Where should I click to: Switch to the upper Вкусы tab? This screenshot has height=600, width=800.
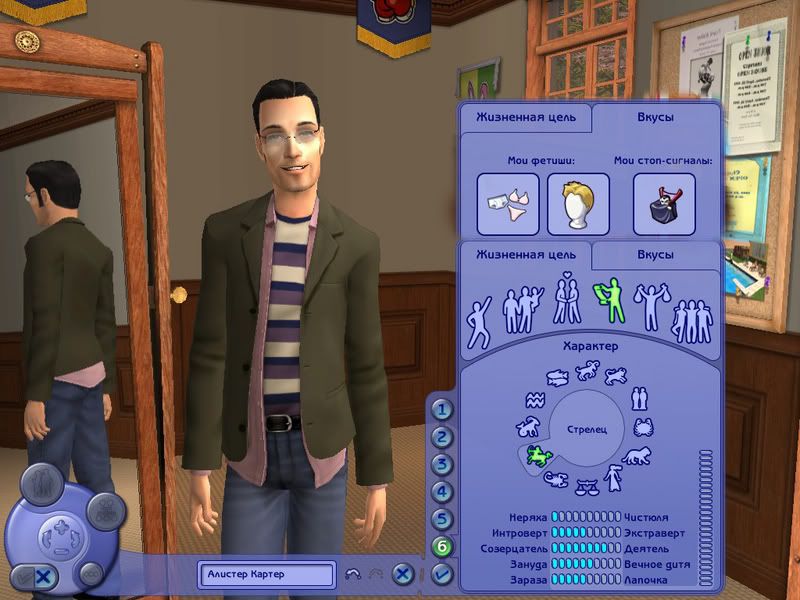click(655, 117)
